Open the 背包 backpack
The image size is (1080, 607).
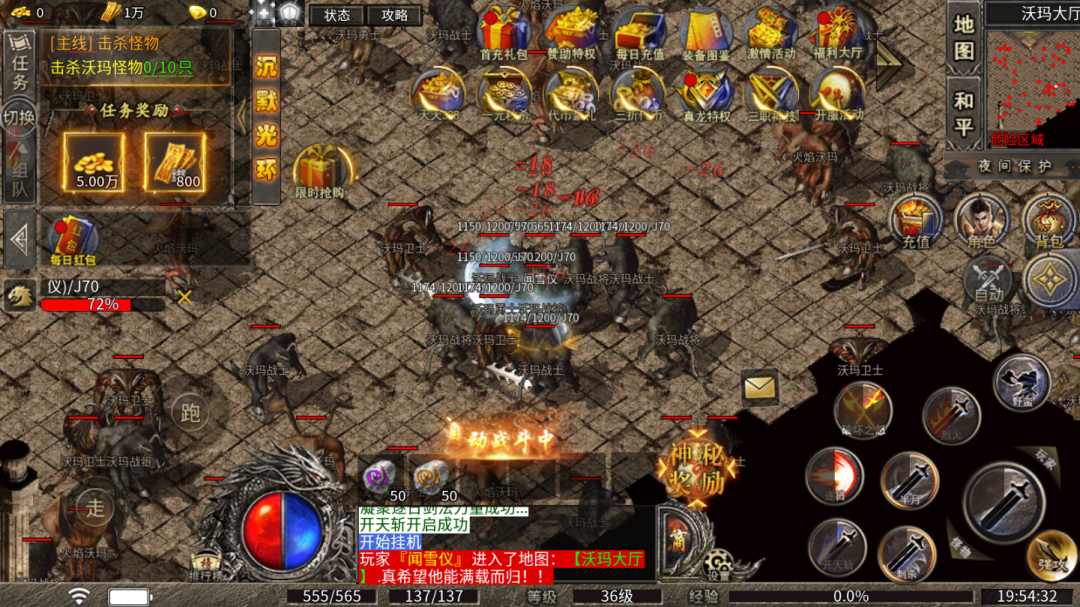pyautogui.click(x=1048, y=221)
